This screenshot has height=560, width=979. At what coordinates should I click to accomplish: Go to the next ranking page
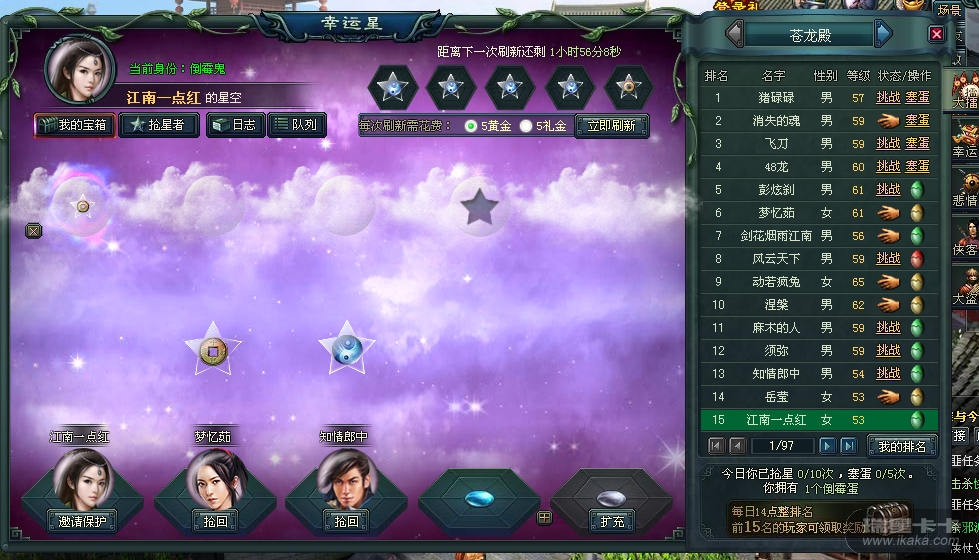(x=827, y=445)
